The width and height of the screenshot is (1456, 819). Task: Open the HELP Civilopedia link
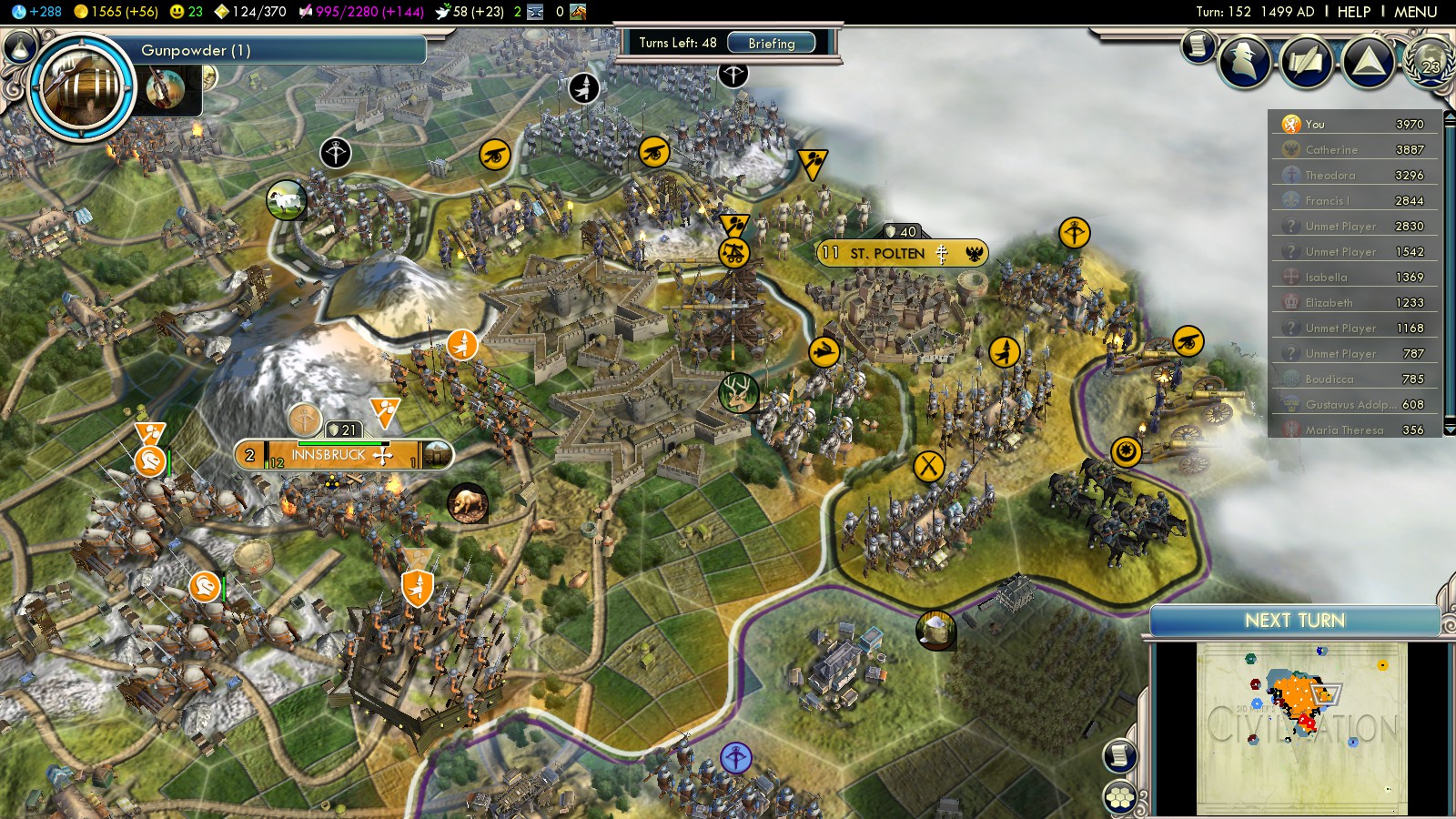pyautogui.click(x=1353, y=12)
